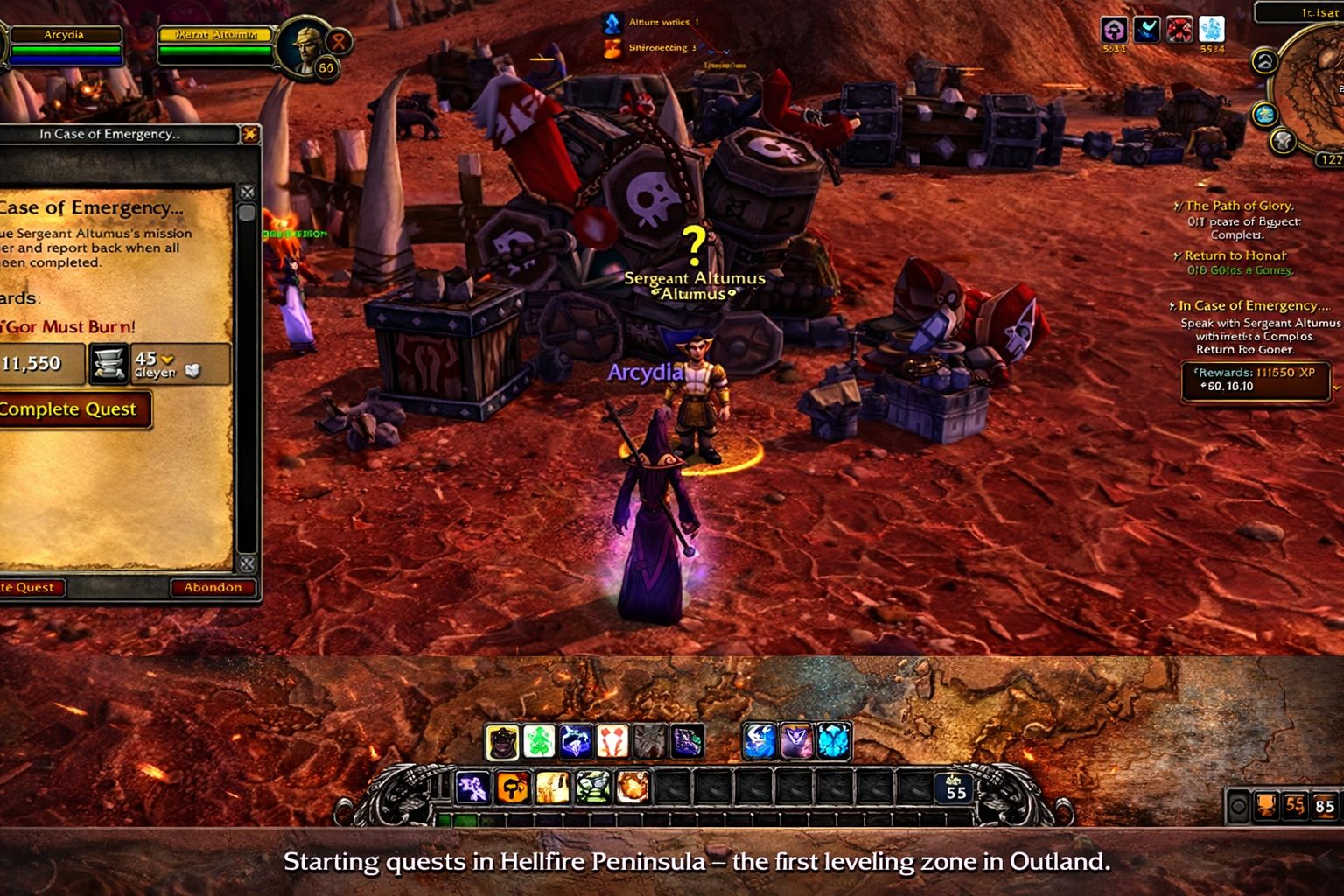The image size is (1344, 896).
Task: Use the green armored face ability
Action: click(x=593, y=787)
